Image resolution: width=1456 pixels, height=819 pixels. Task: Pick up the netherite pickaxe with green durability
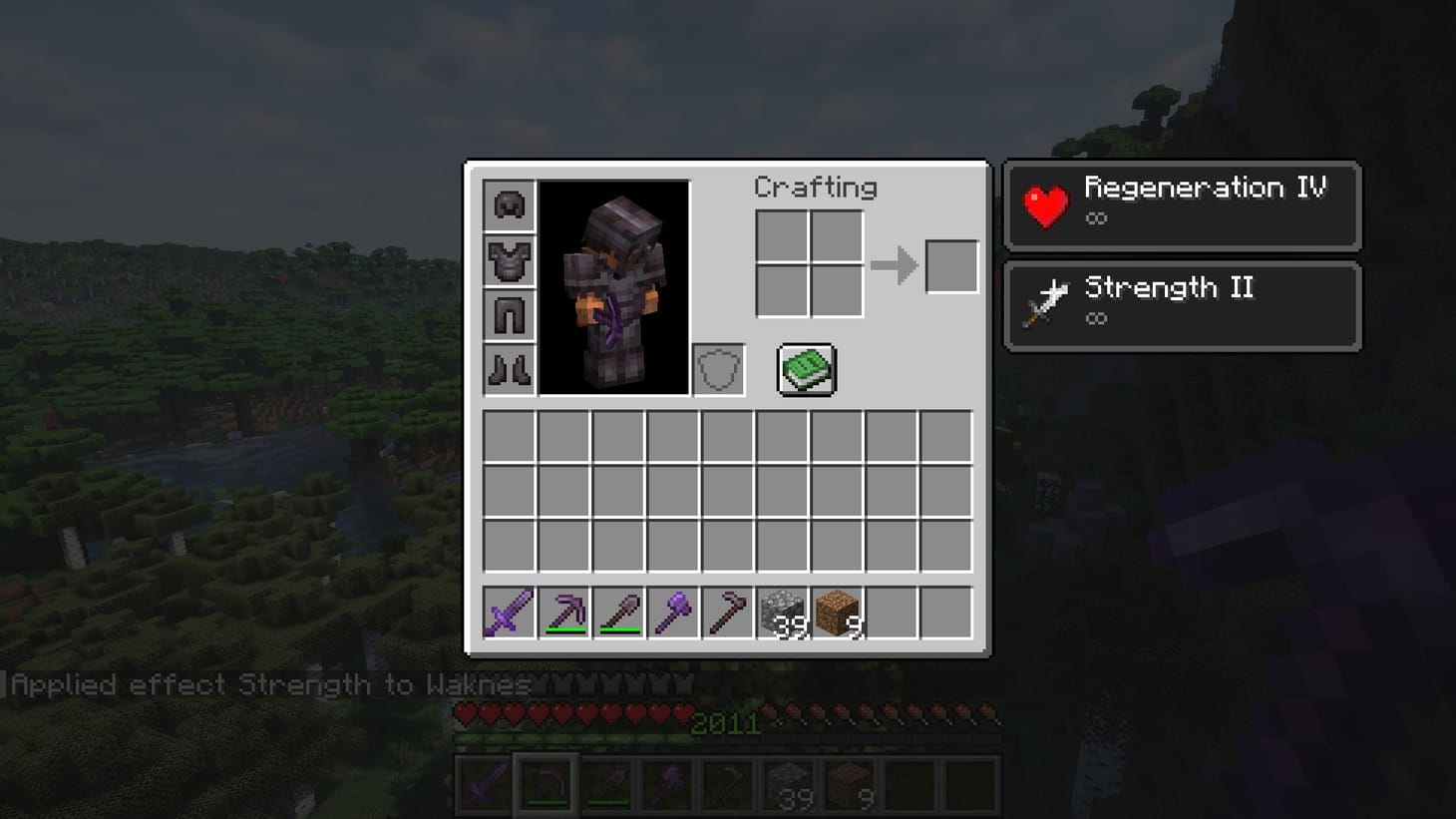[x=565, y=613]
